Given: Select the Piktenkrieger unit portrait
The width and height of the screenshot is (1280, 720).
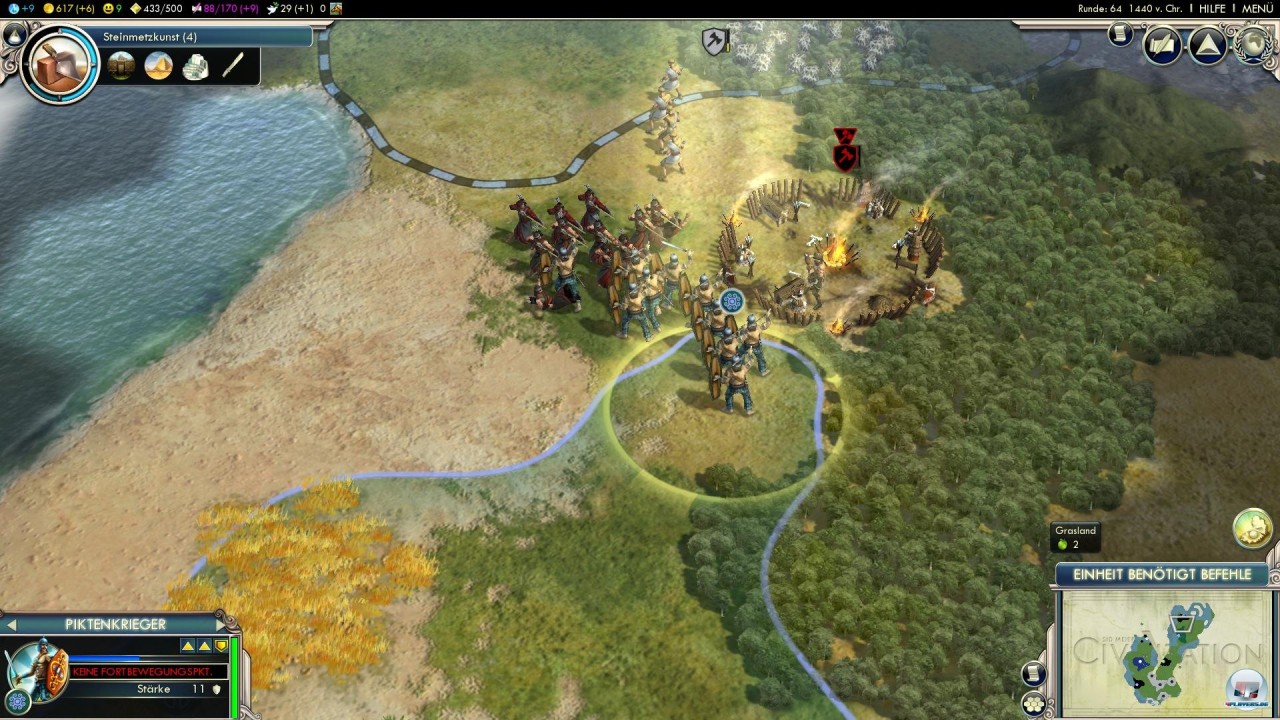Looking at the screenshot, I should click(x=40, y=668).
